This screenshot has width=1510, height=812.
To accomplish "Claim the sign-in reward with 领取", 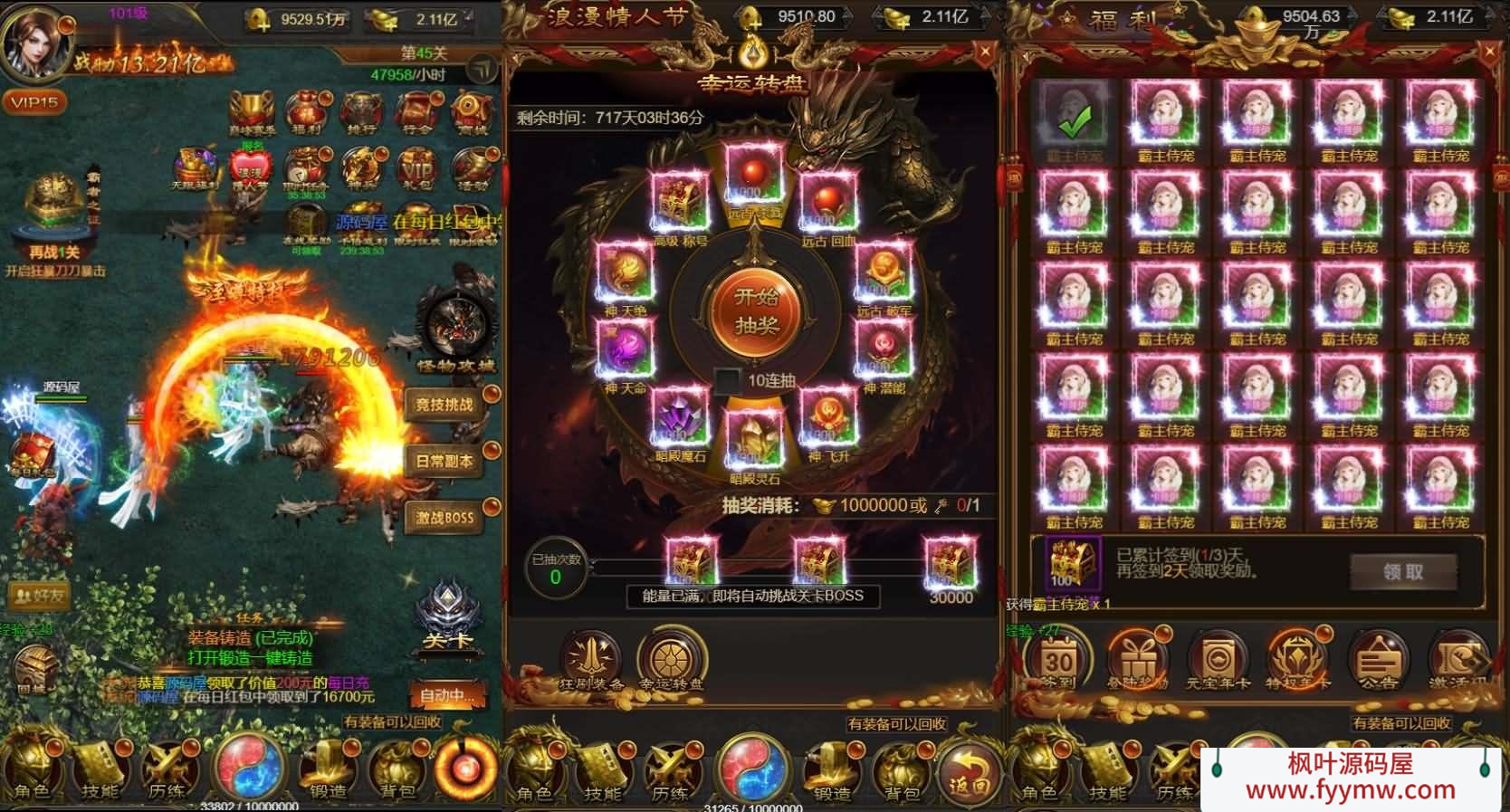I will (x=1403, y=571).
